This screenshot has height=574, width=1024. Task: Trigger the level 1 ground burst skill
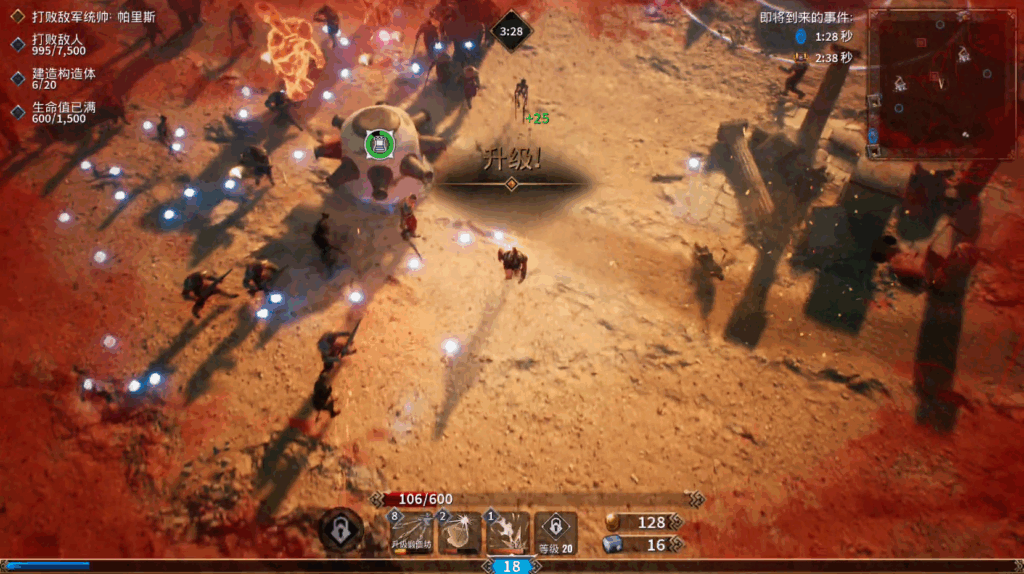pyautogui.click(x=508, y=532)
